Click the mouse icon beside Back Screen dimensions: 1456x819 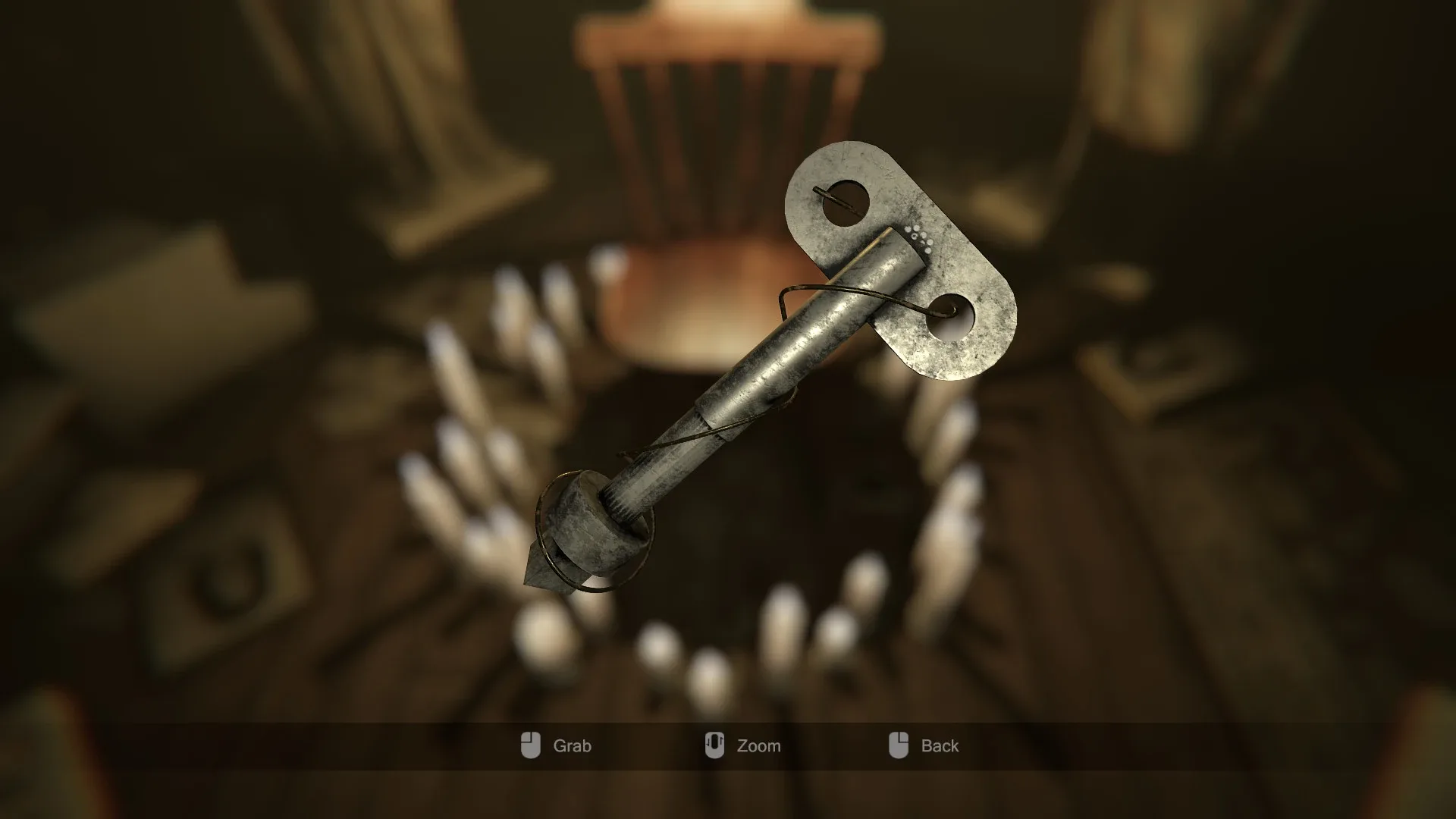pyautogui.click(x=899, y=745)
